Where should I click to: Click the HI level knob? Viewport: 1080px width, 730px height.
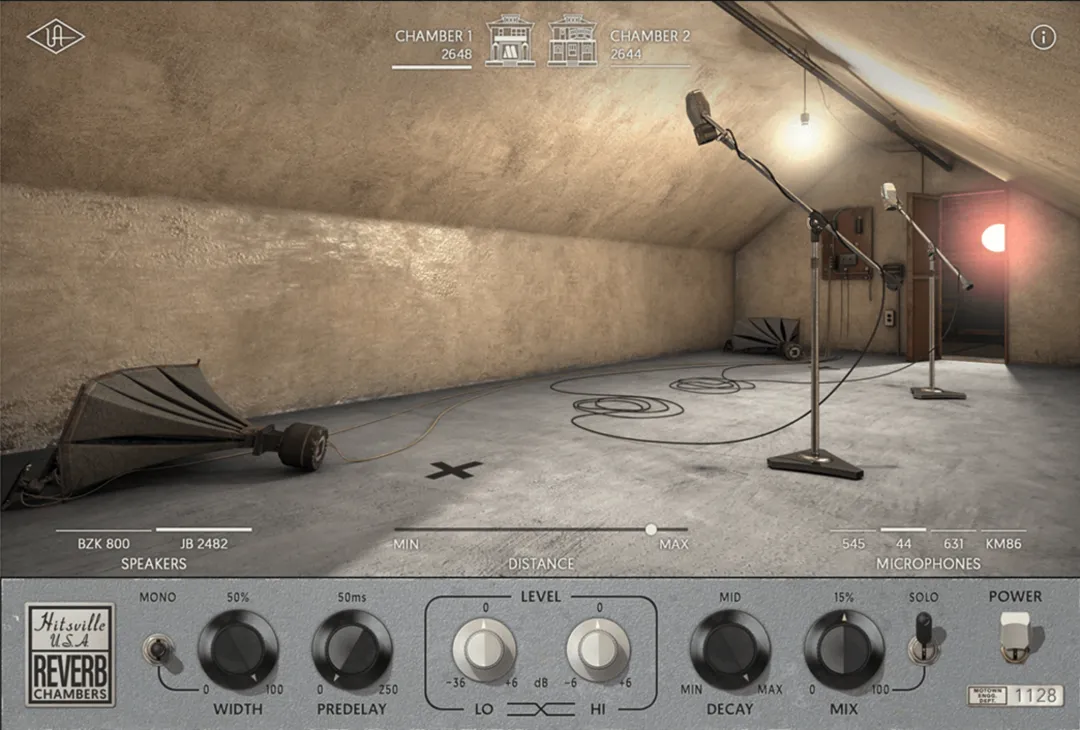(598, 650)
